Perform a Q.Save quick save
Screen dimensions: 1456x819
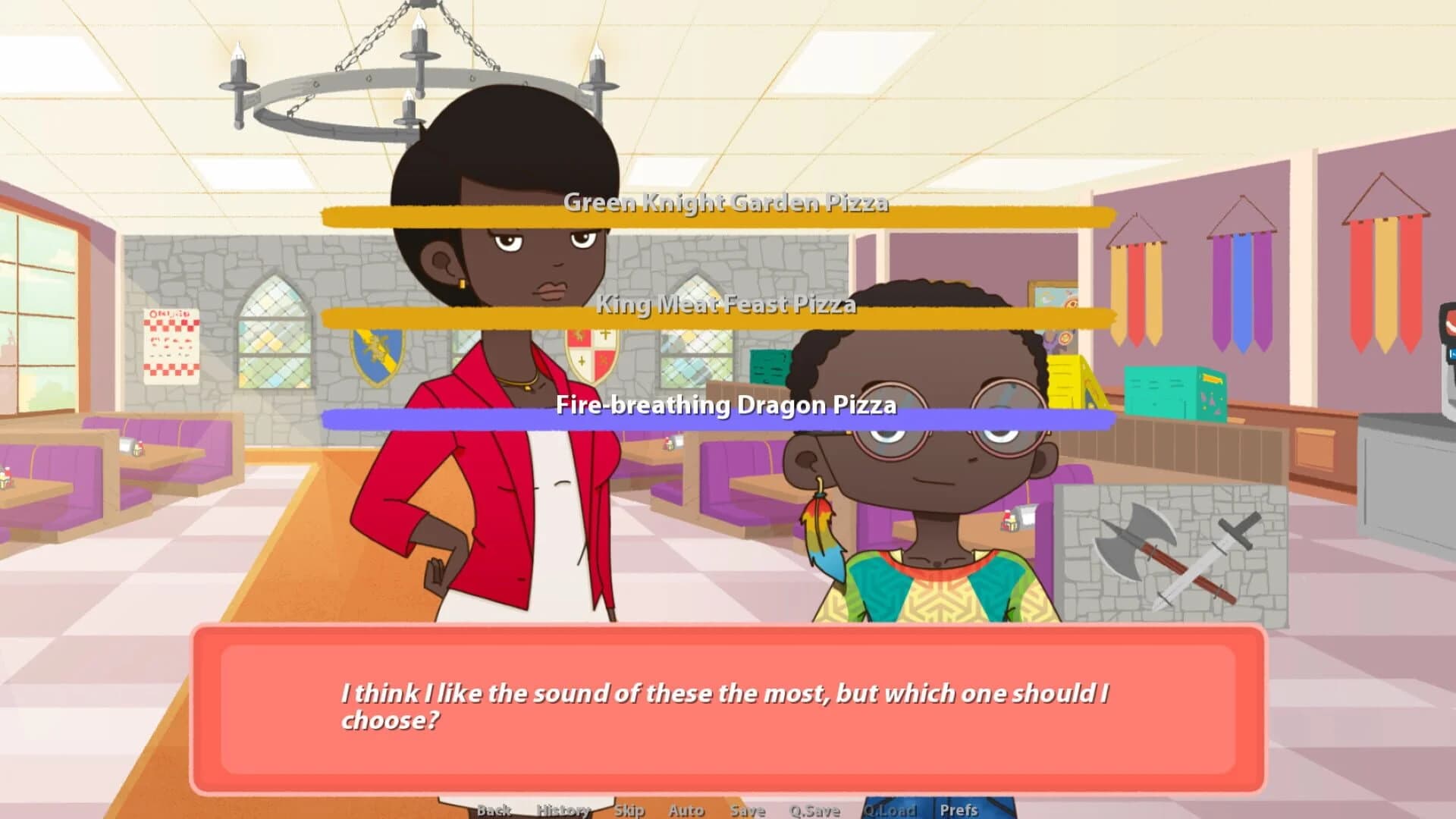point(815,810)
